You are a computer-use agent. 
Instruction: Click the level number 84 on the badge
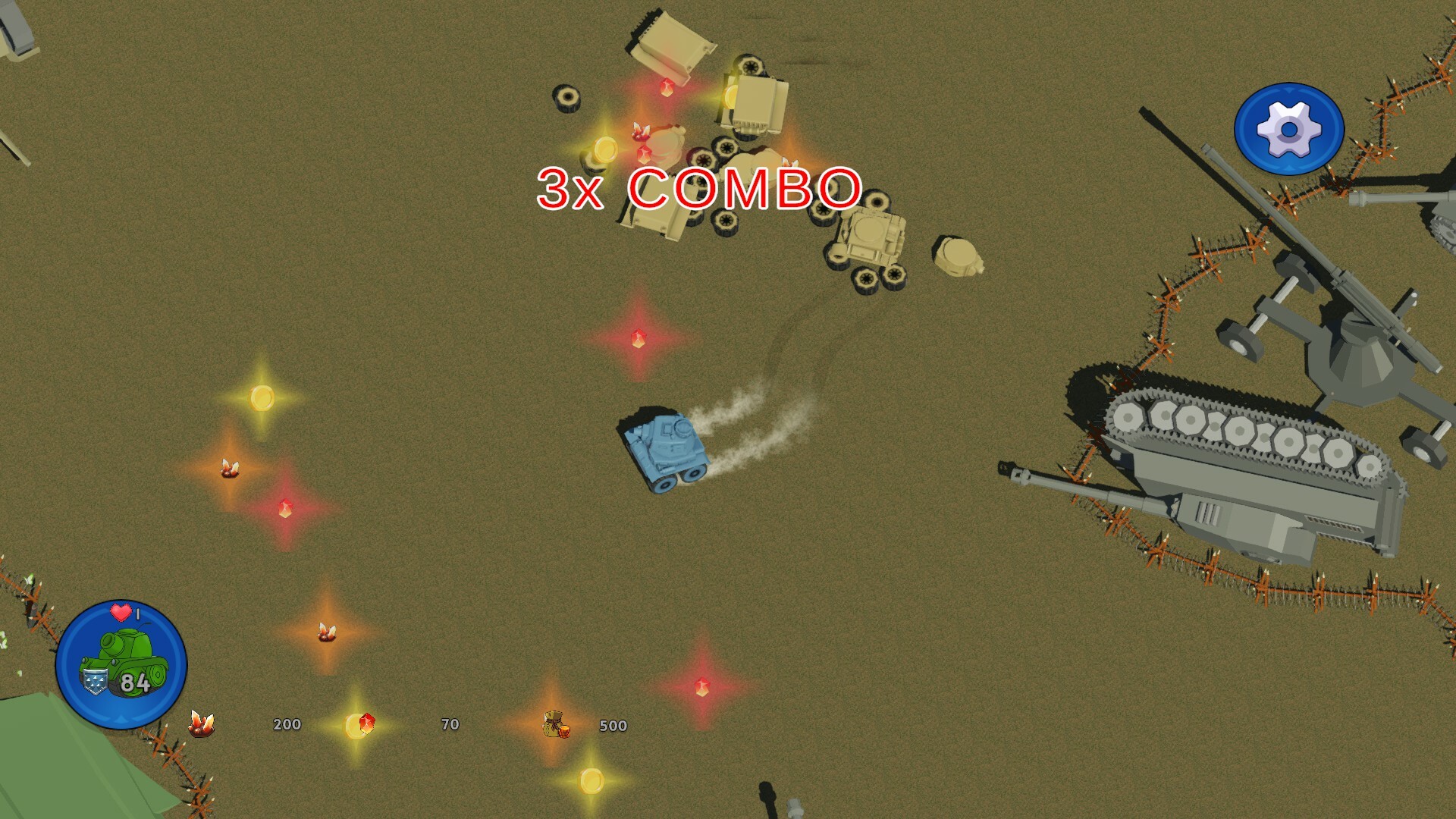(x=133, y=682)
